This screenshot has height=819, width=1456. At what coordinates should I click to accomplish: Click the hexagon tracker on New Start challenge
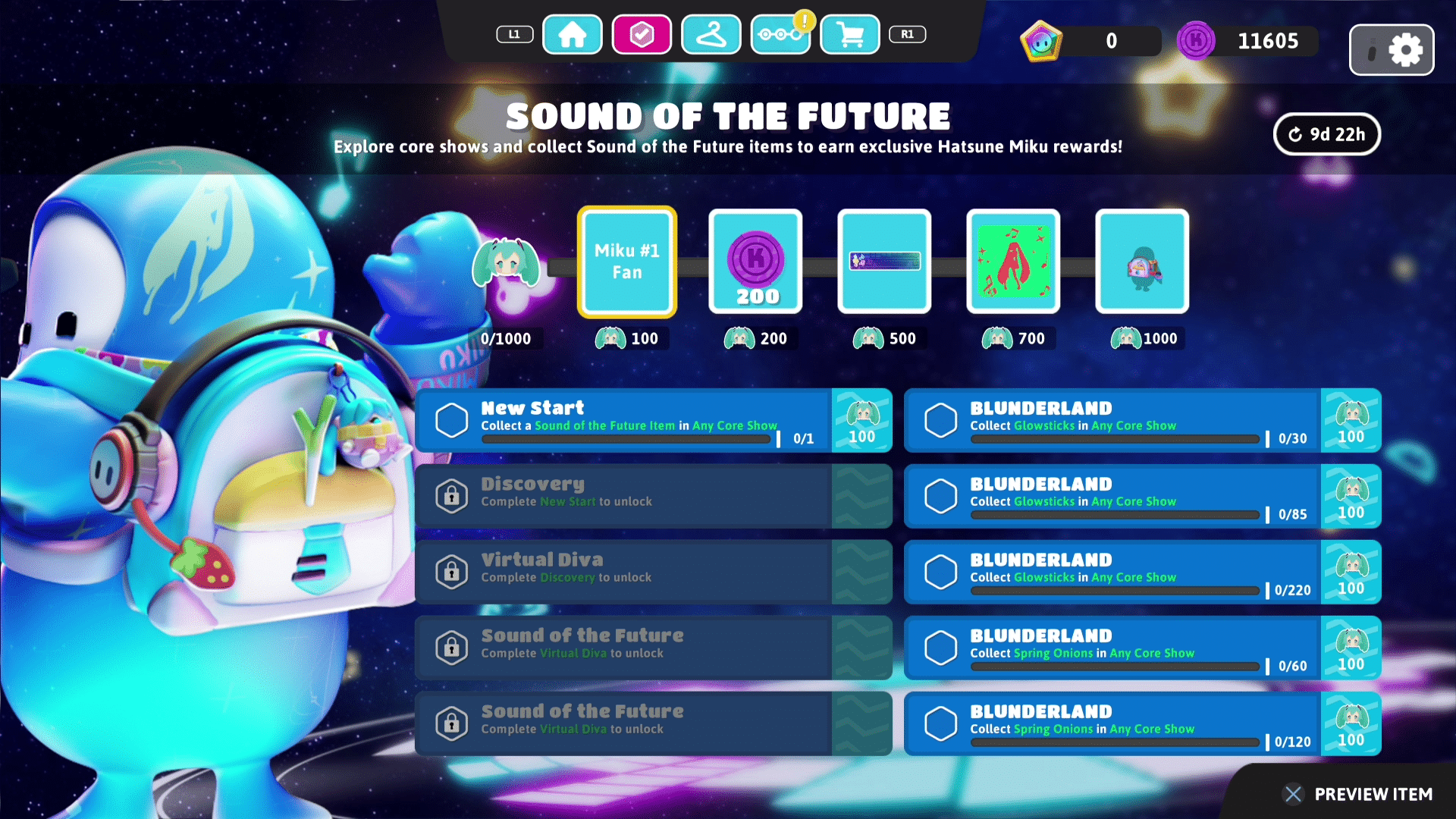click(x=452, y=419)
